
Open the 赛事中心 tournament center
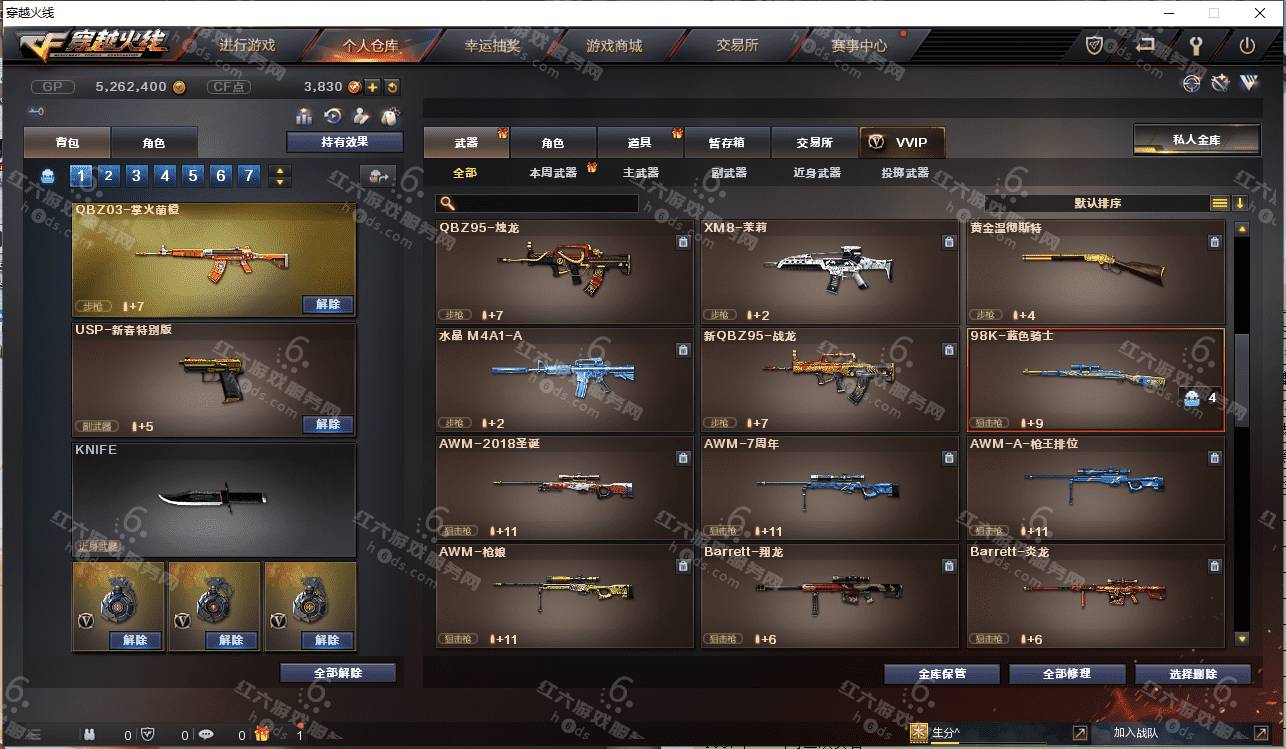tap(858, 45)
